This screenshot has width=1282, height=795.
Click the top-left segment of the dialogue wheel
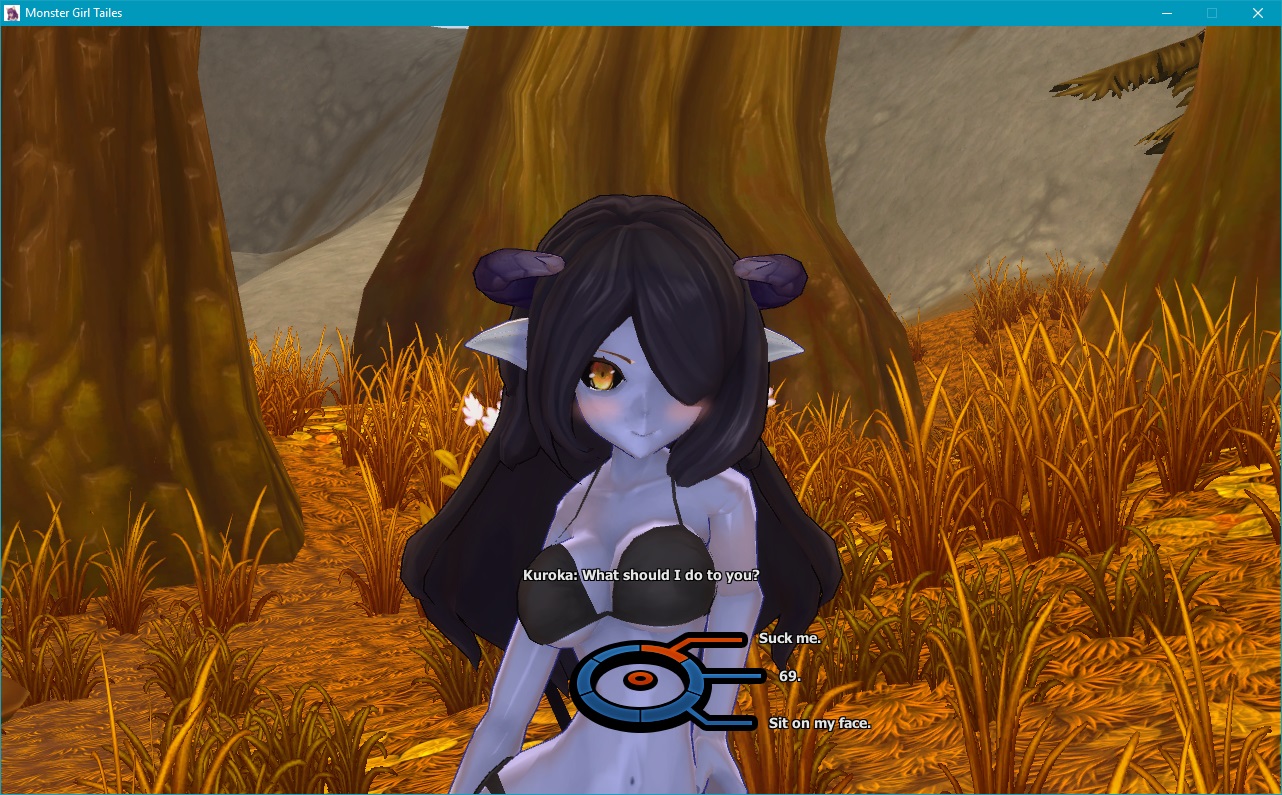click(614, 650)
